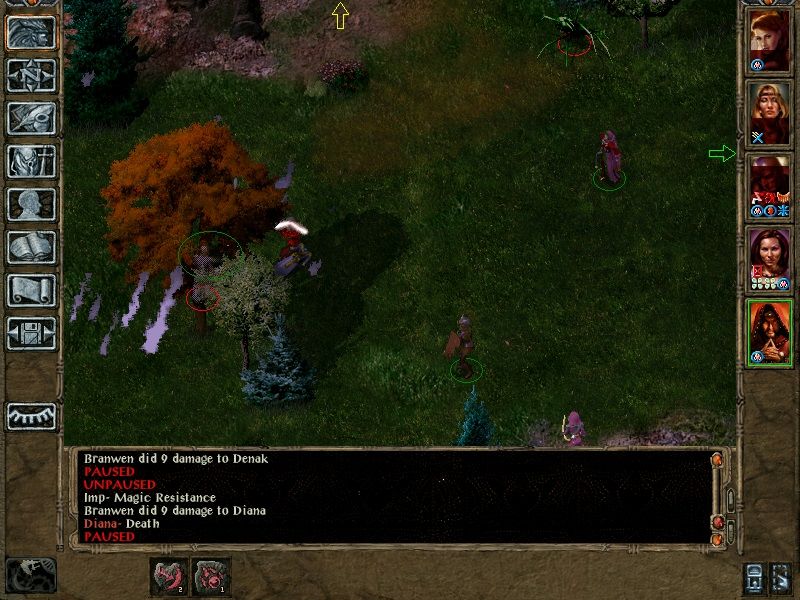Click the top orange gem of dialogue log
The height and width of the screenshot is (600, 800).
pos(717,460)
